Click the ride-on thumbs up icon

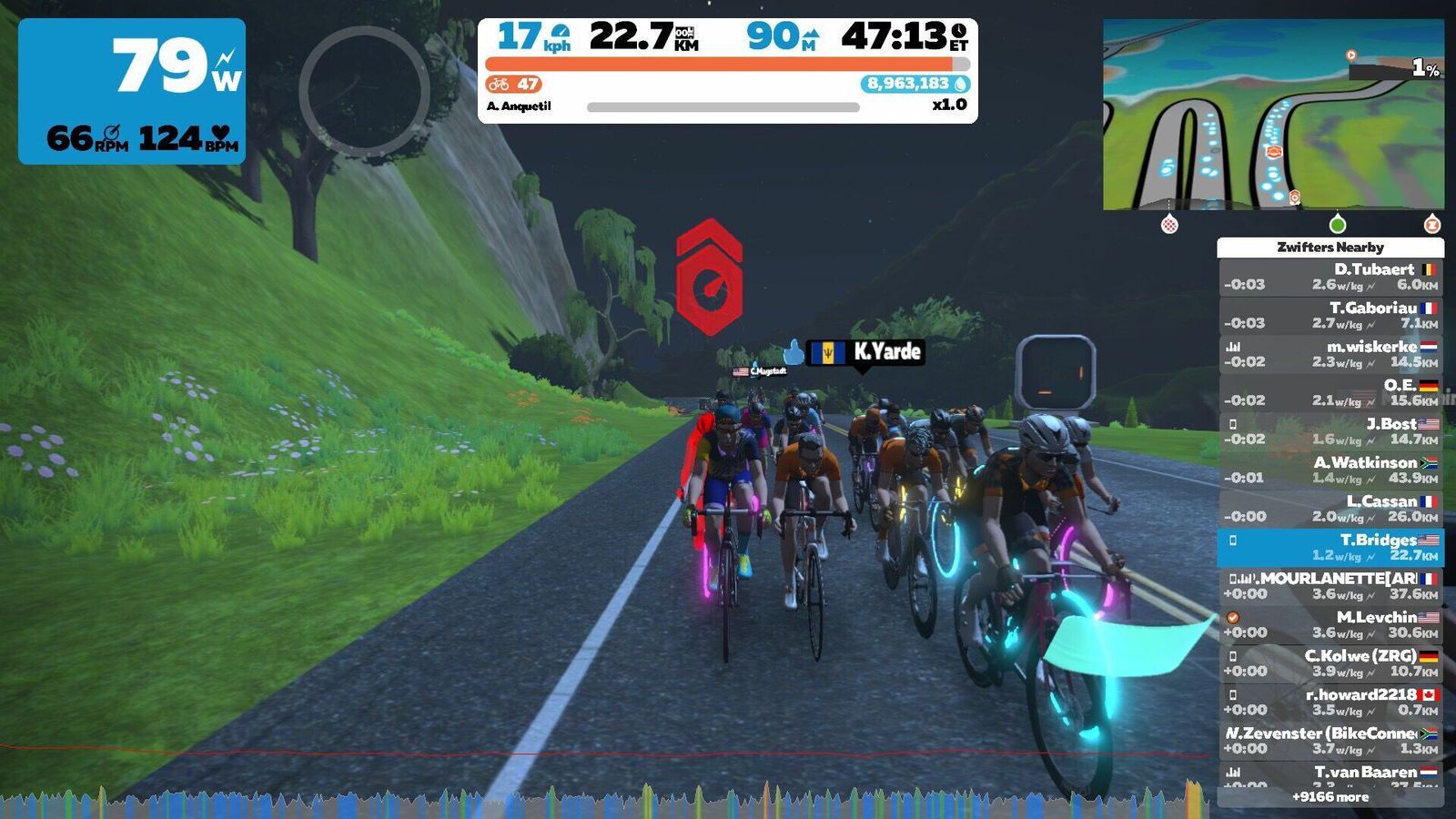[x=794, y=352]
